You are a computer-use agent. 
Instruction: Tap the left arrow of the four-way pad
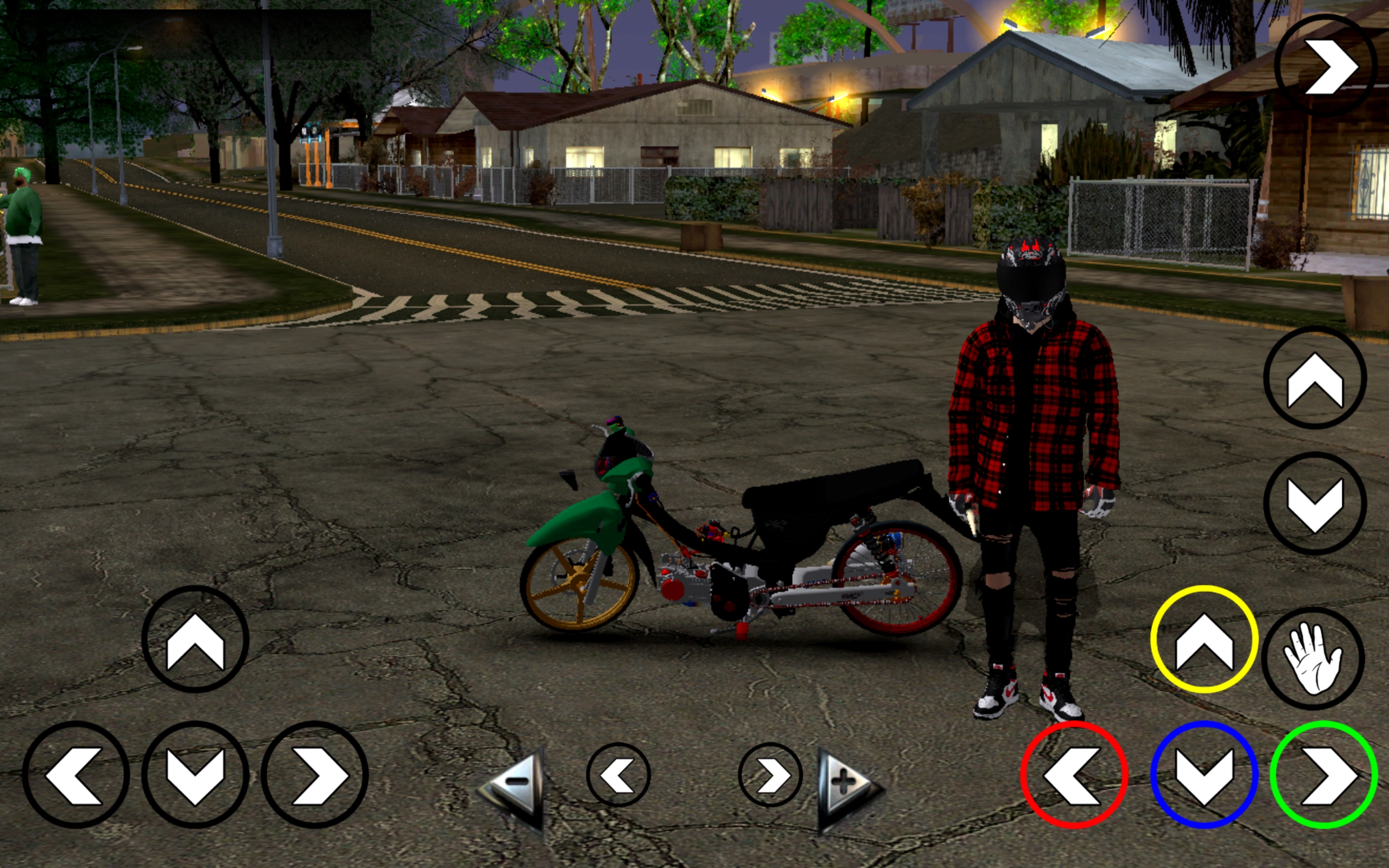point(76,775)
